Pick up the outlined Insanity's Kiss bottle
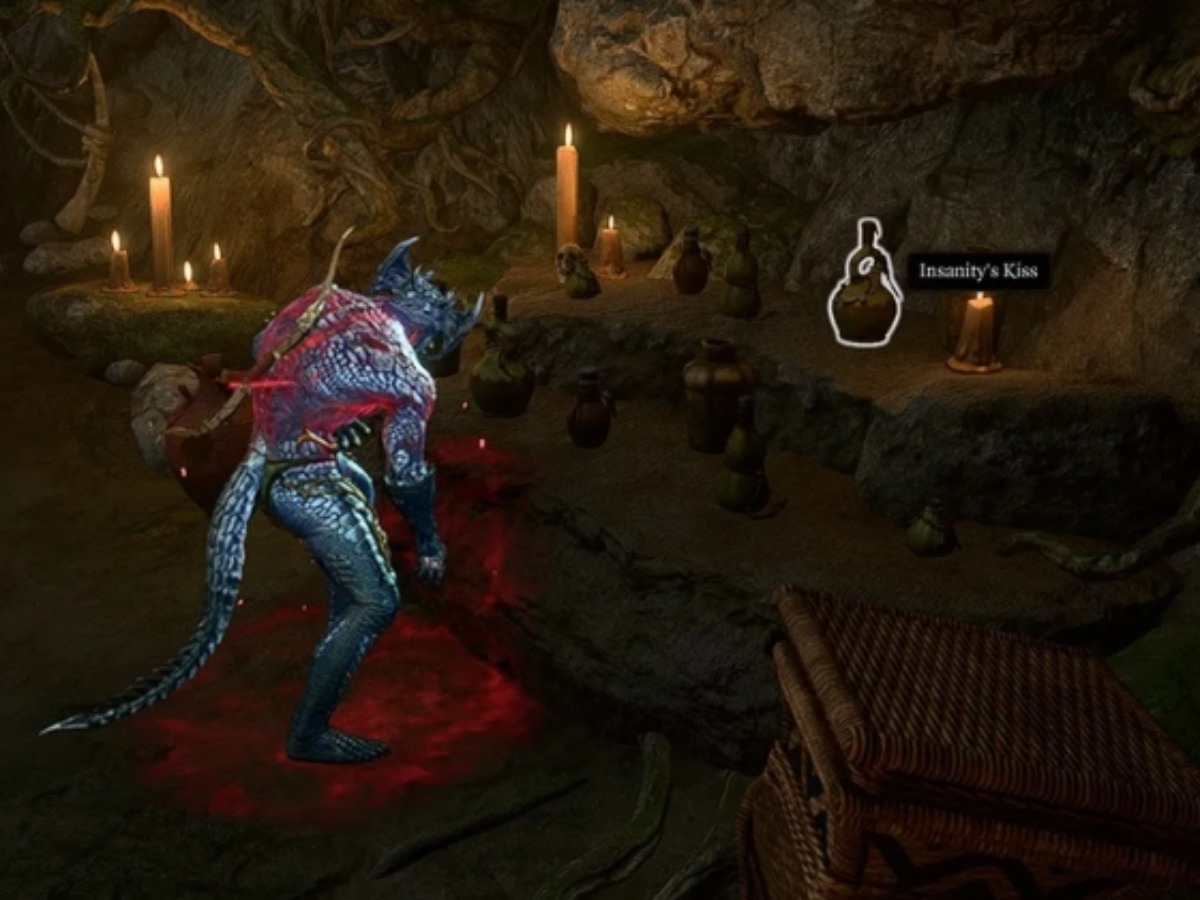Image resolution: width=1200 pixels, height=900 pixels. (865, 300)
